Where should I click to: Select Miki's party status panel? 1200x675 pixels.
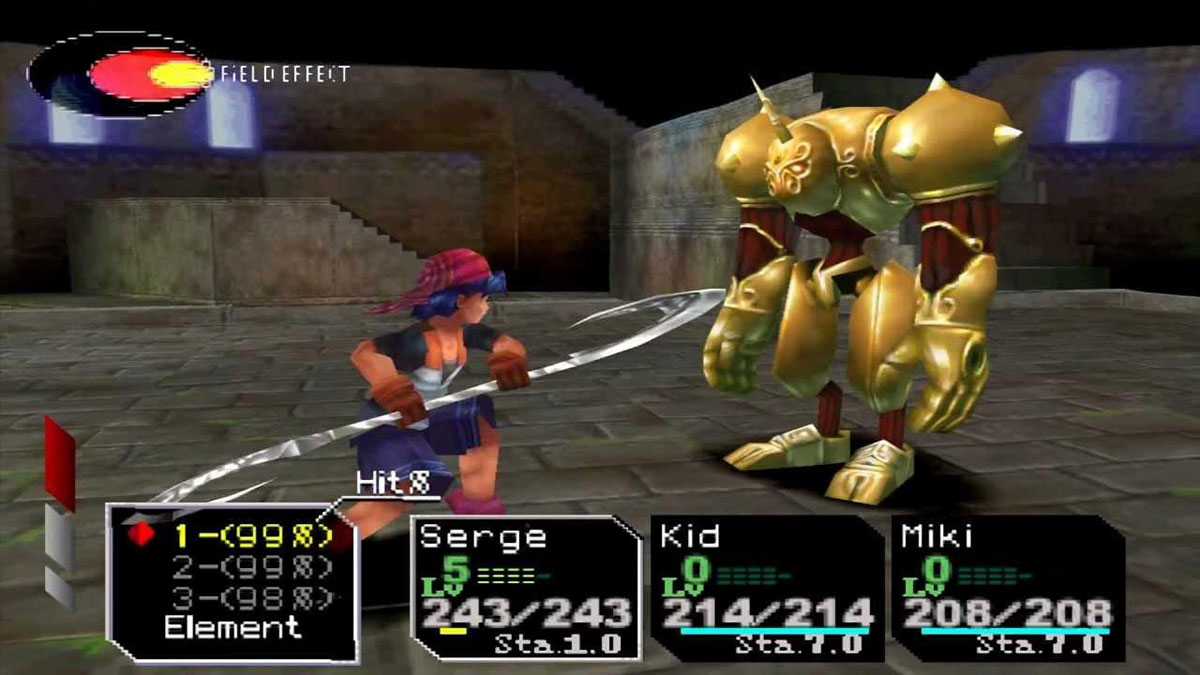1007,588
